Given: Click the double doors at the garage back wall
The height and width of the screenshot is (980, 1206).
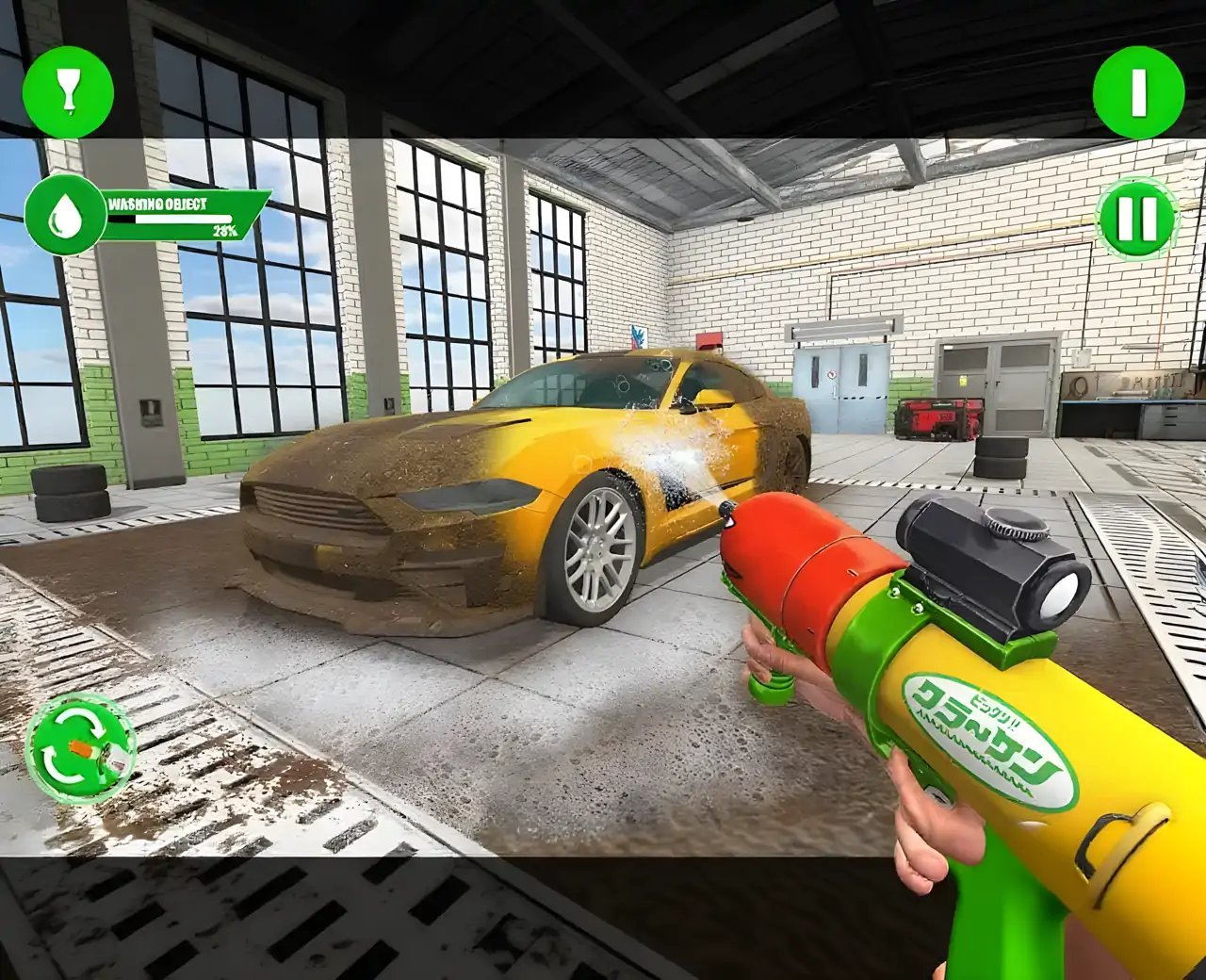Looking at the screenshot, I should pyautogui.click(x=841, y=391).
